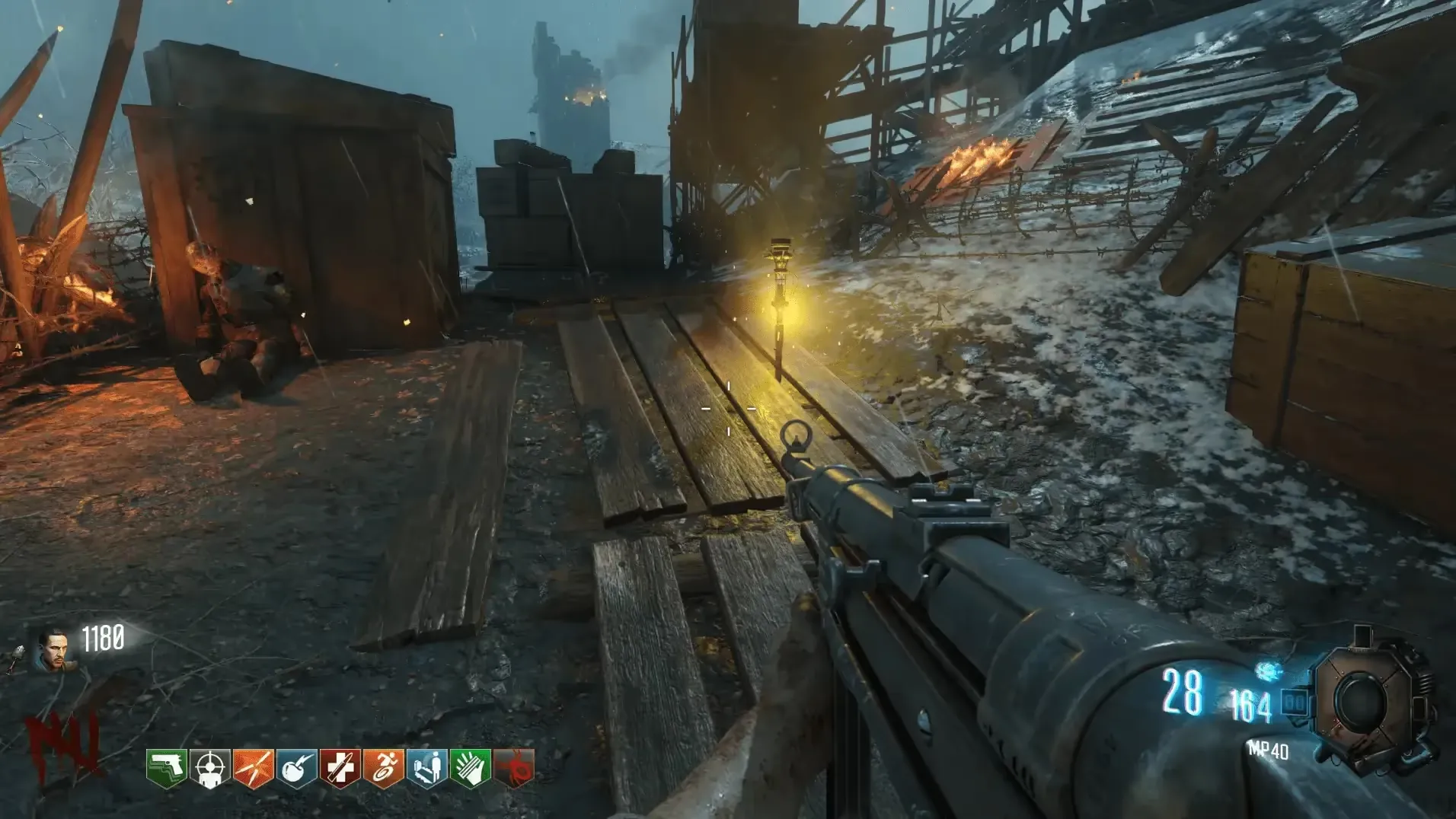The height and width of the screenshot is (819, 1456).
Task: Select the Deadshot Daiquiri crosshair perk icon
Action: point(210,767)
